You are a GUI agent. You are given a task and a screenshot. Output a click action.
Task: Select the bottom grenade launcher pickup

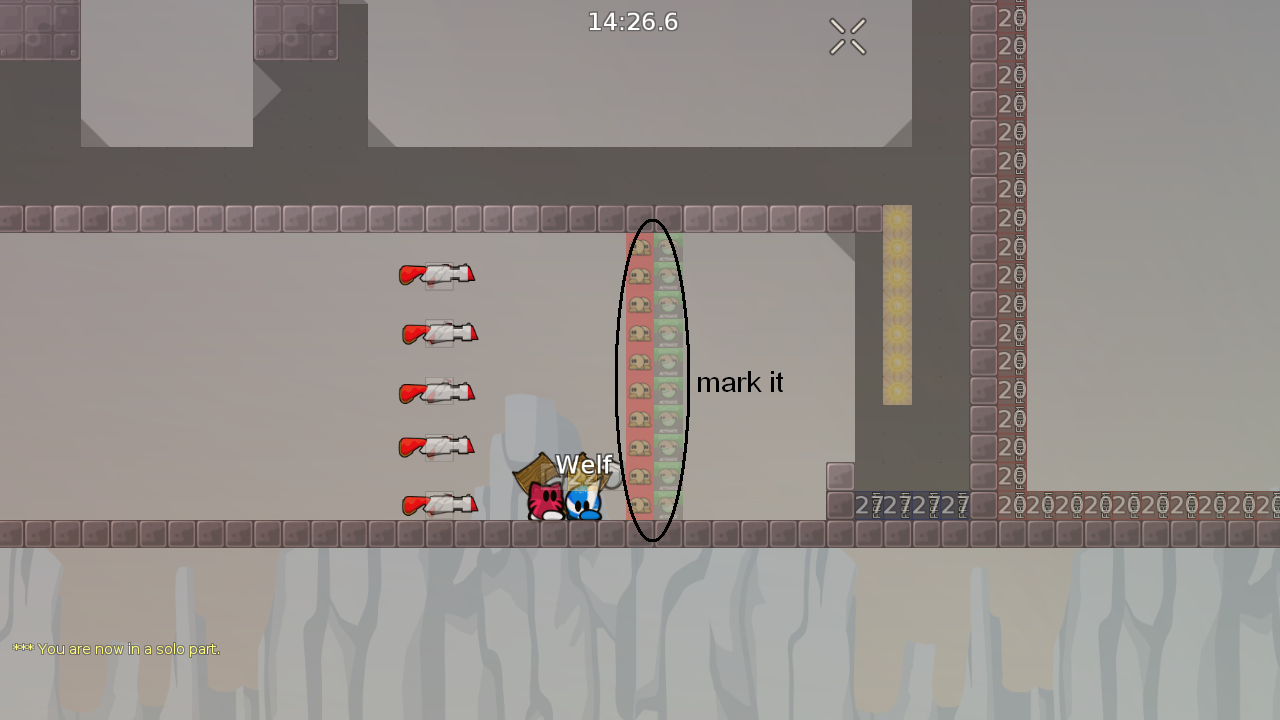tap(440, 504)
